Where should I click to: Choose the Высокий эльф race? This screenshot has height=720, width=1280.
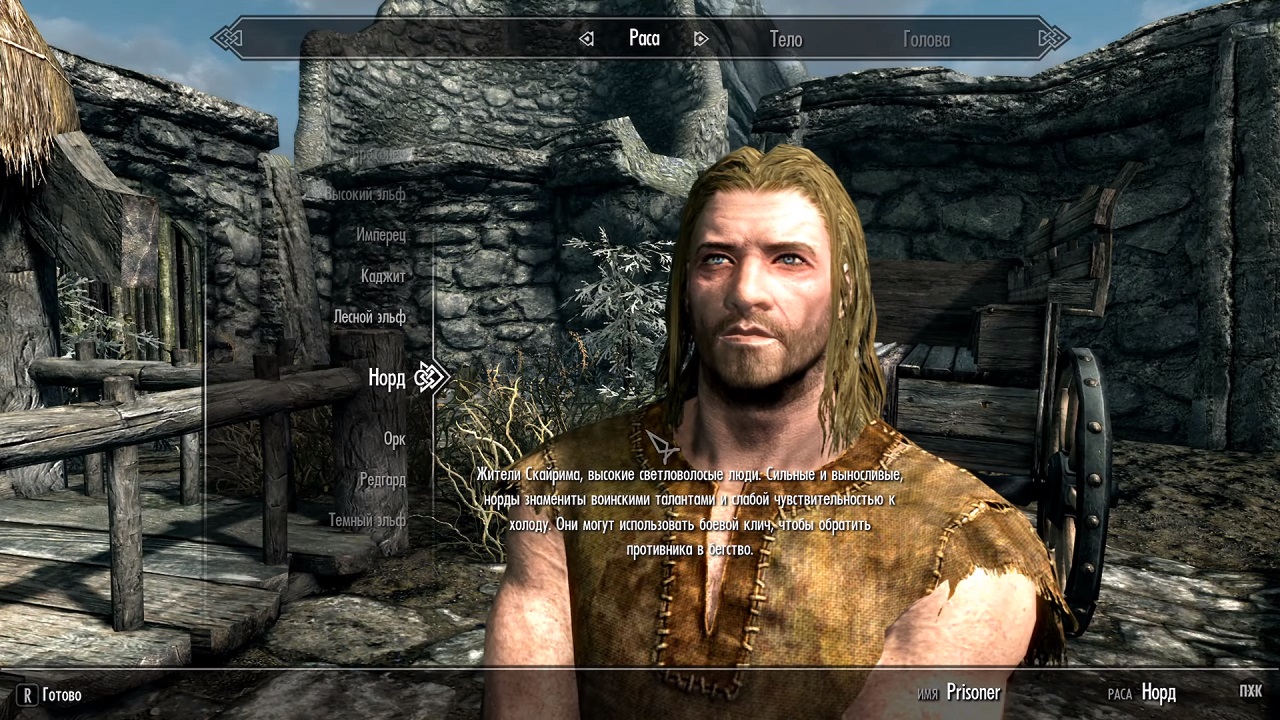[365, 194]
